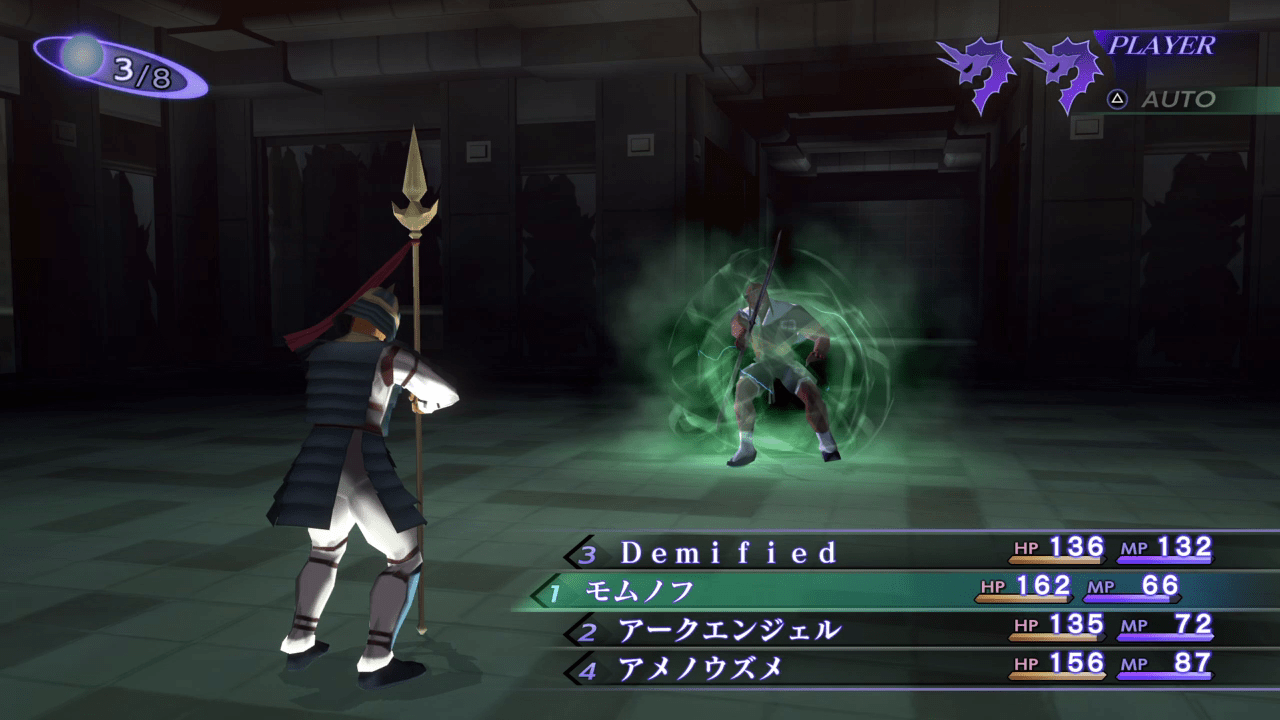Choose the モムノフ party row
The image size is (1280, 720).
point(640,591)
